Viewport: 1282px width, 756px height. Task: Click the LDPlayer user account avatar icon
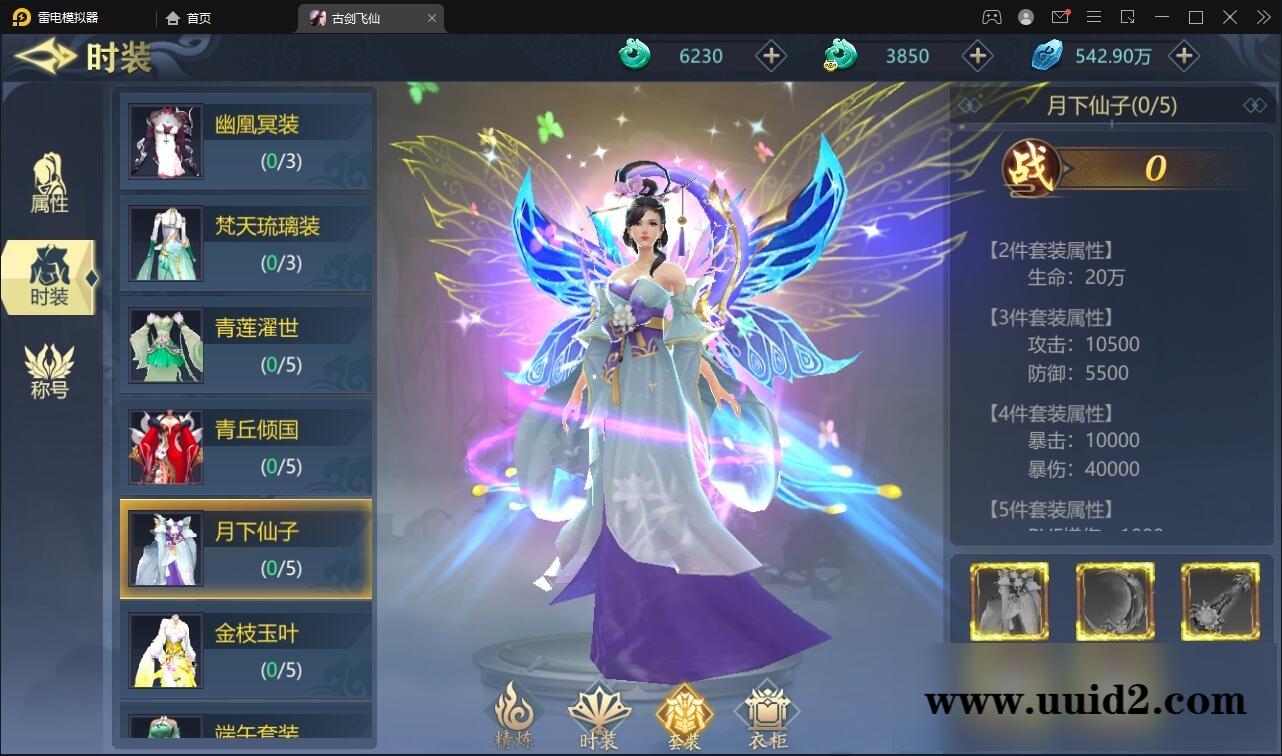[1024, 17]
